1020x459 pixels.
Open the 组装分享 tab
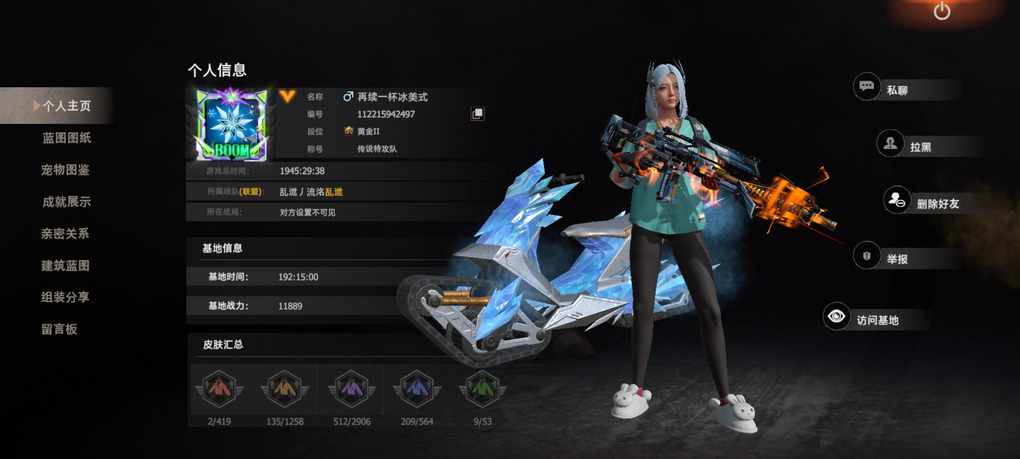[66, 298]
